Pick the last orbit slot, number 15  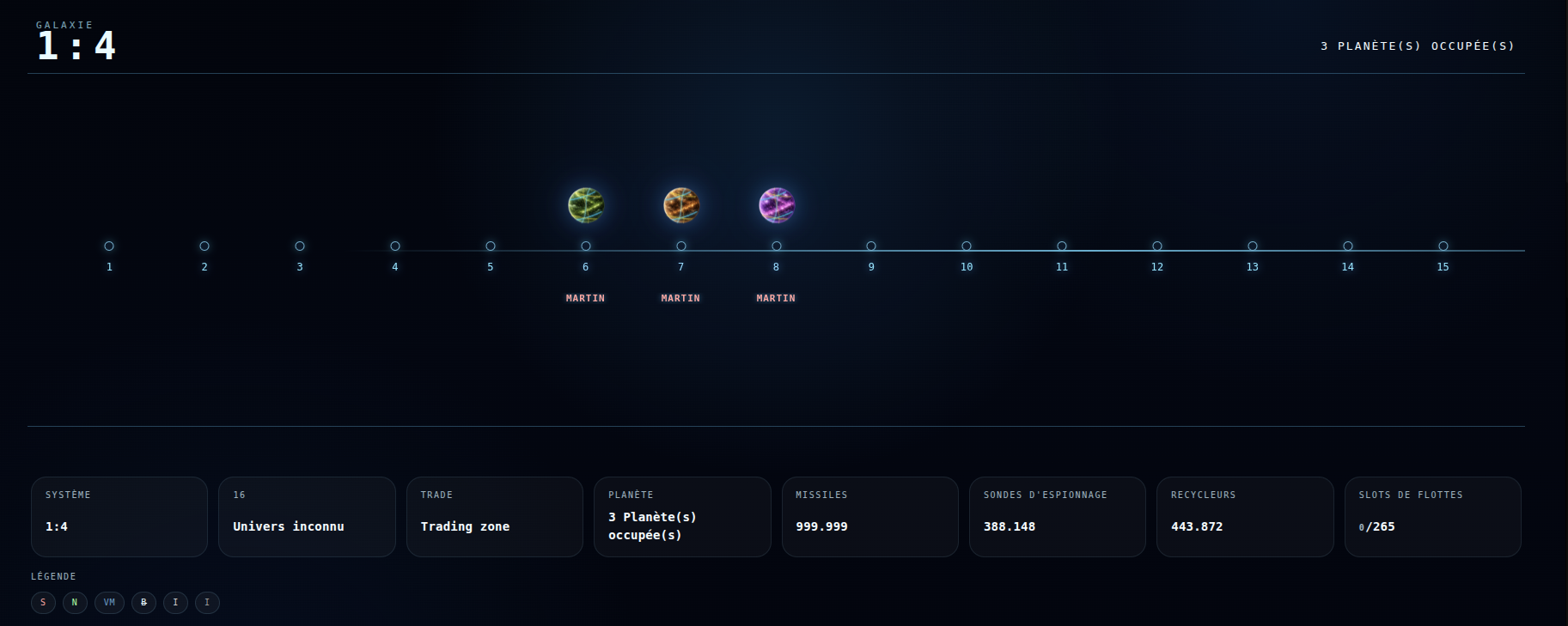(x=1443, y=246)
